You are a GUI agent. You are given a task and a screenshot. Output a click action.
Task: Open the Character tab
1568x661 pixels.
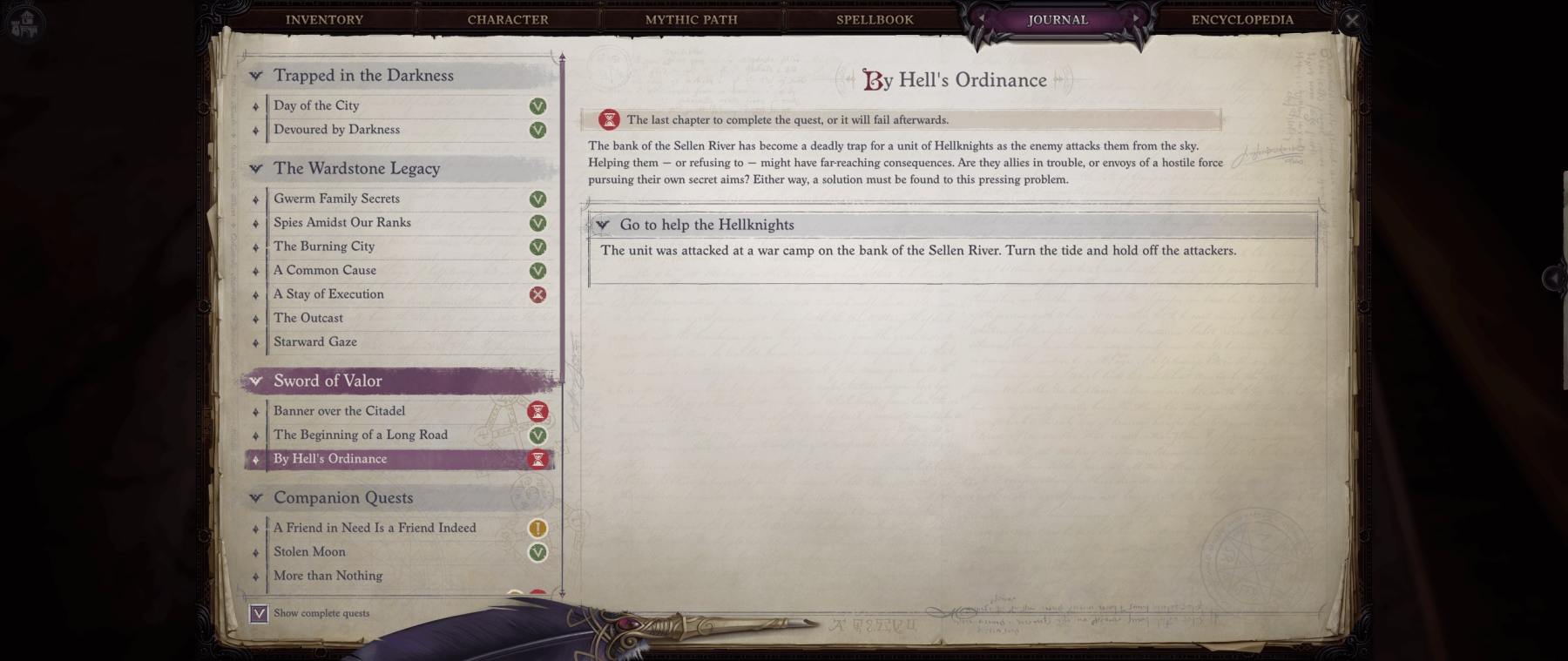508,19
